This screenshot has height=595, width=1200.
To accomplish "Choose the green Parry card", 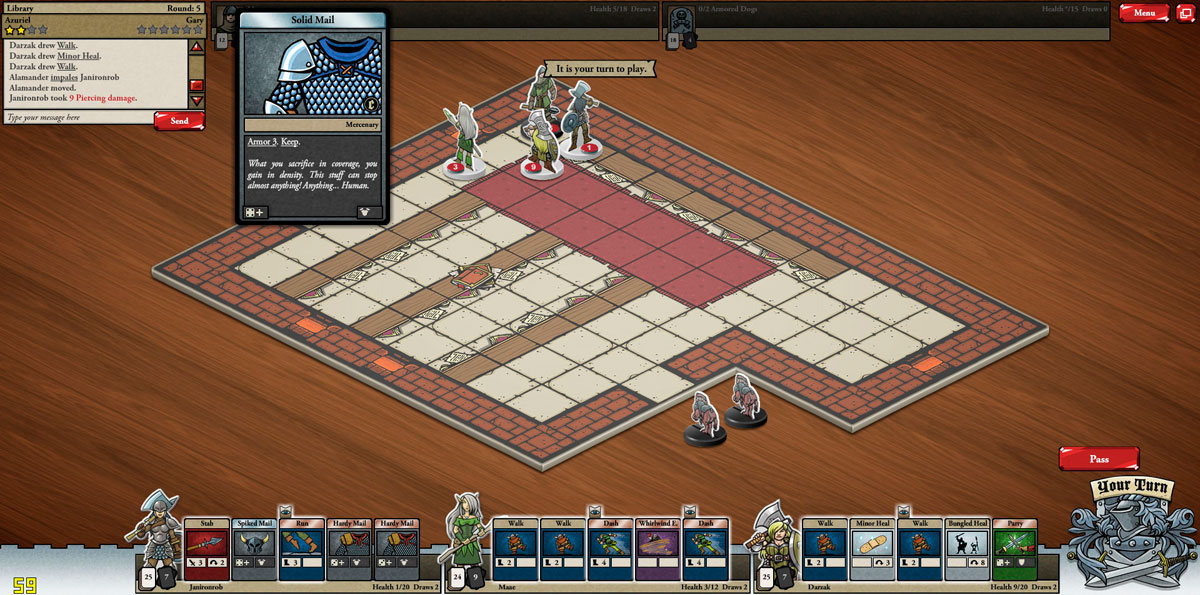I will (x=1014, y=549).
